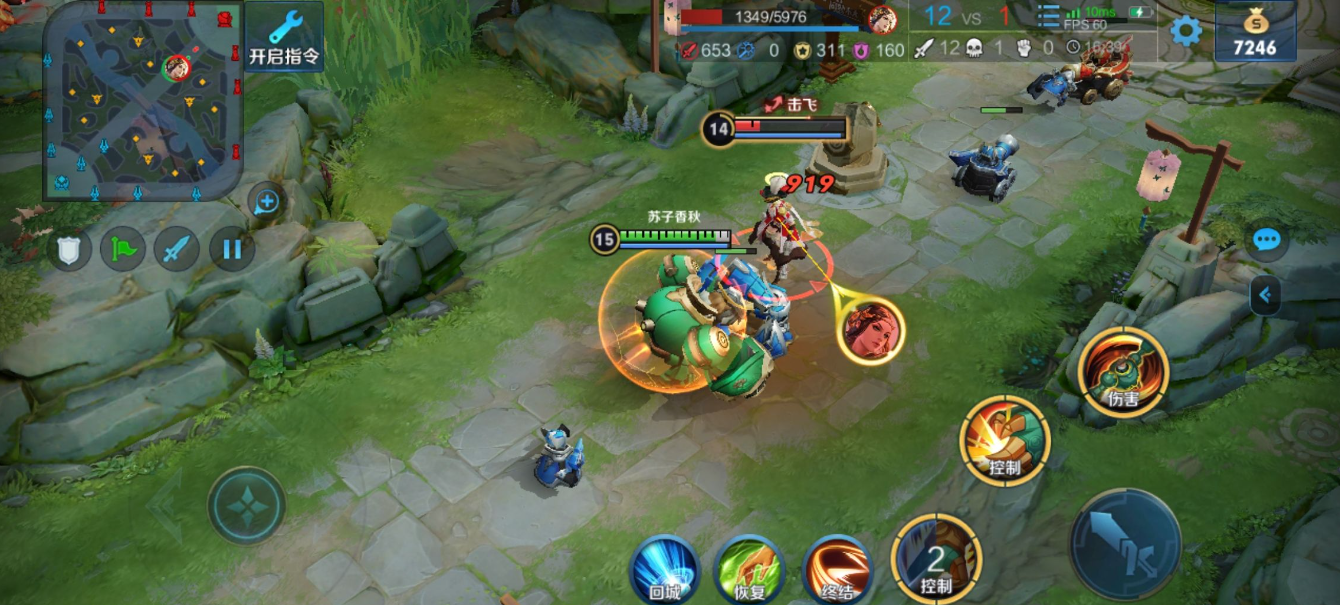The width and height of the screenshot is (1340, 605).
Task: Tap the magnifier button beside the minimap
Action: pyautogui.click(x=267, y=203)
